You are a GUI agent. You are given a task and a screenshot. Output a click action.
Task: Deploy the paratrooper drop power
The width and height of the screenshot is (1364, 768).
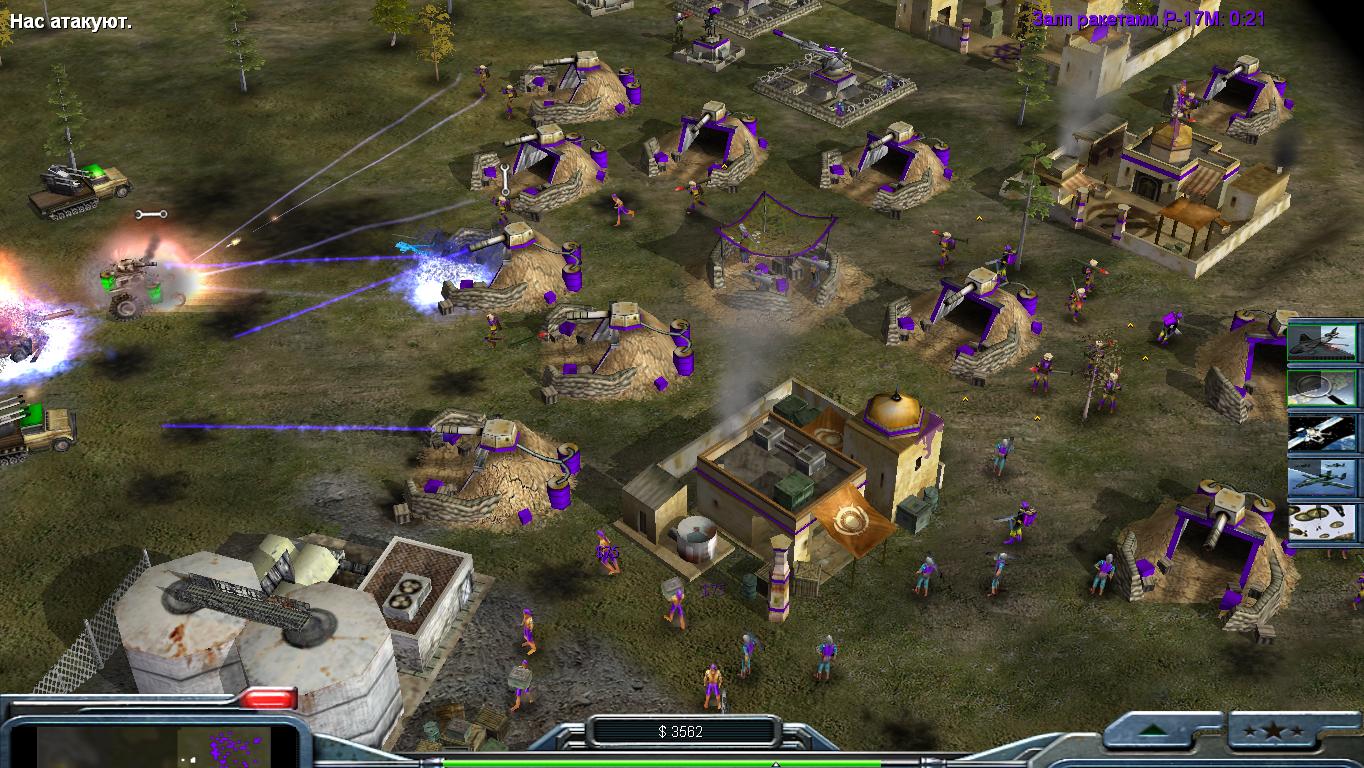(1325, 523)
